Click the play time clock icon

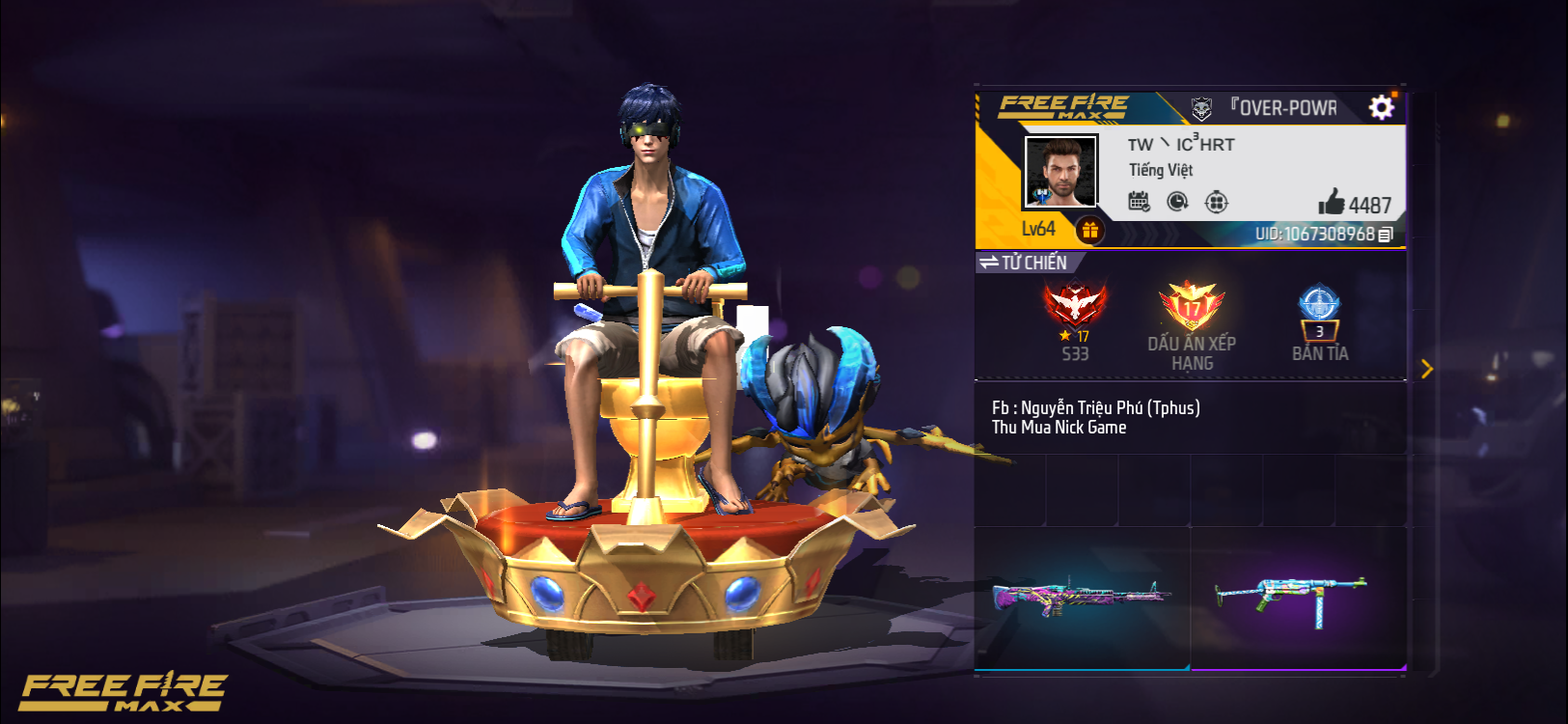1177,200
